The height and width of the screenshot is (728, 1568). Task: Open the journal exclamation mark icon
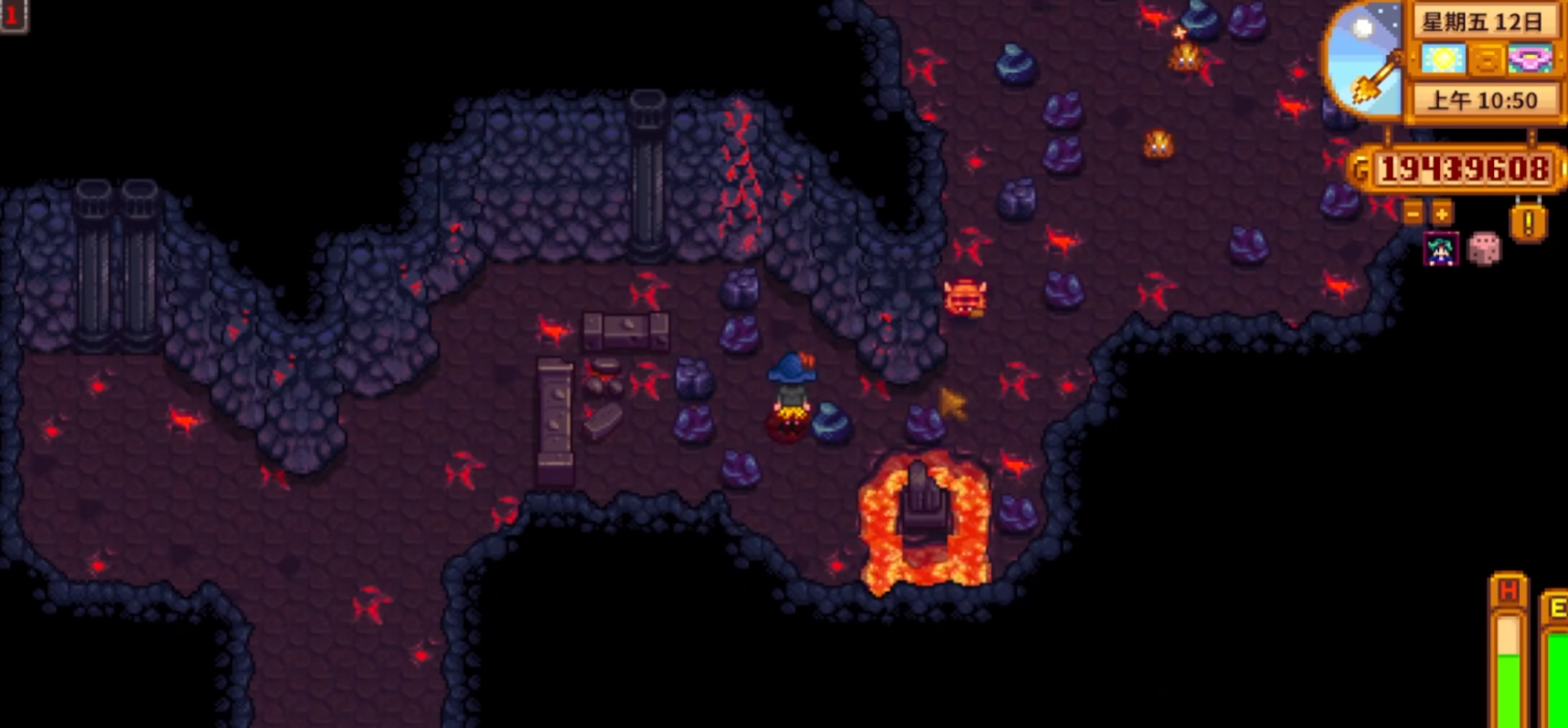[x=1528, y=223]
